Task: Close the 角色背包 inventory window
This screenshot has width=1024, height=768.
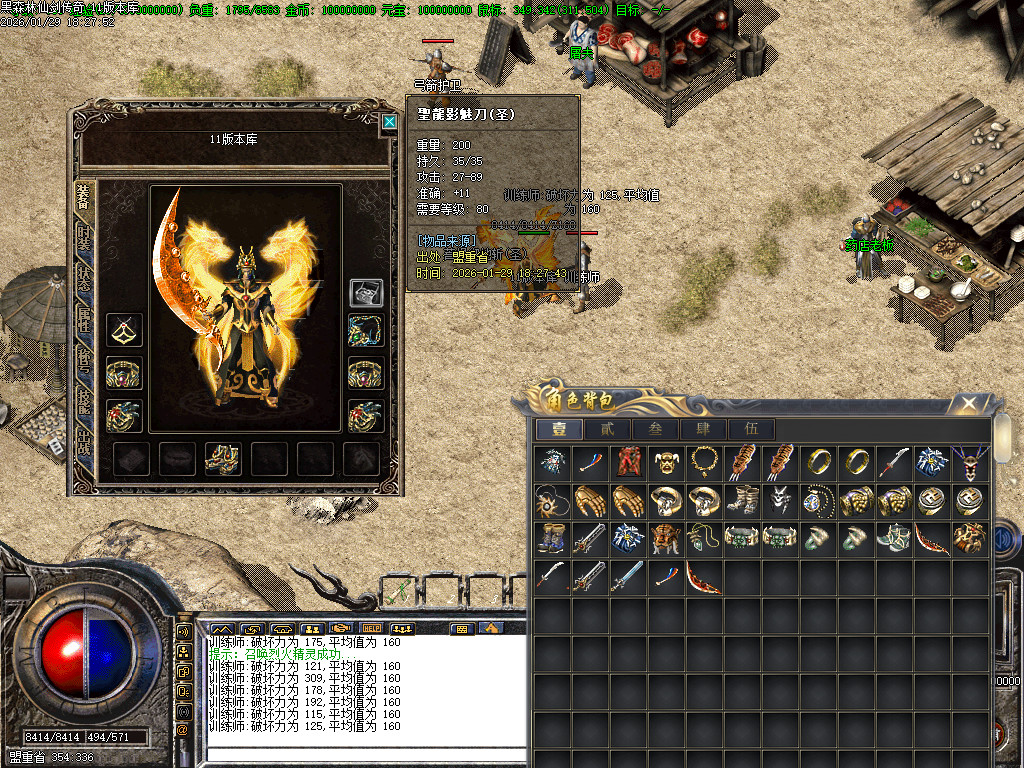Action: 968,403
